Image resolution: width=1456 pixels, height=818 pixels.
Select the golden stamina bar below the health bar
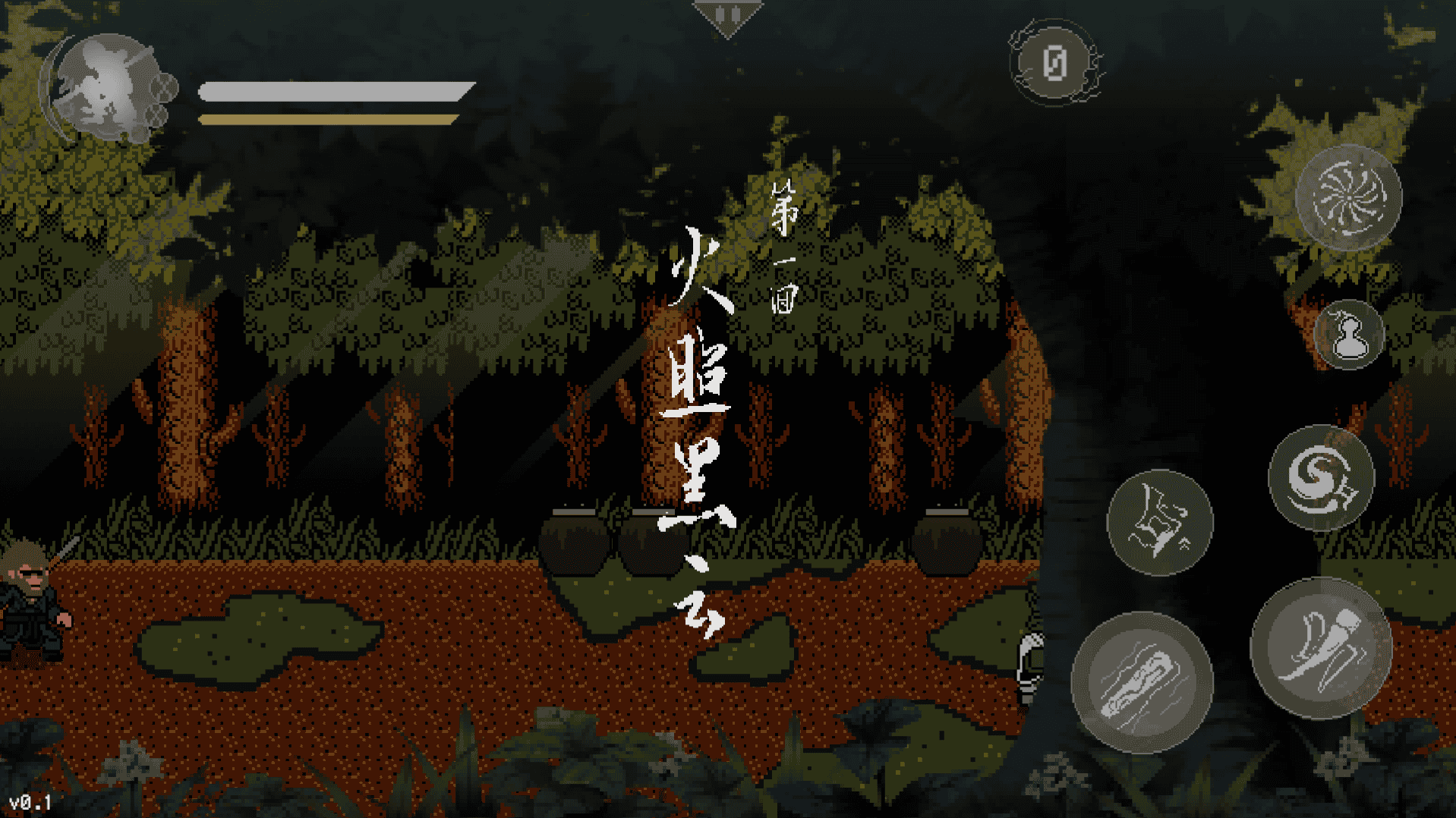click(x=326, y=118)
